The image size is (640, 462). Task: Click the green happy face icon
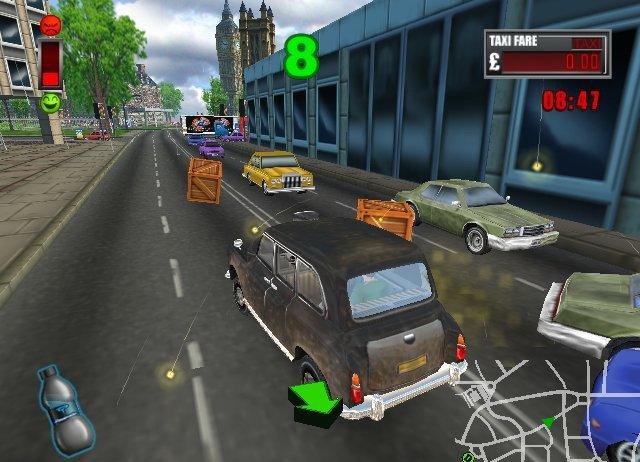51,101
